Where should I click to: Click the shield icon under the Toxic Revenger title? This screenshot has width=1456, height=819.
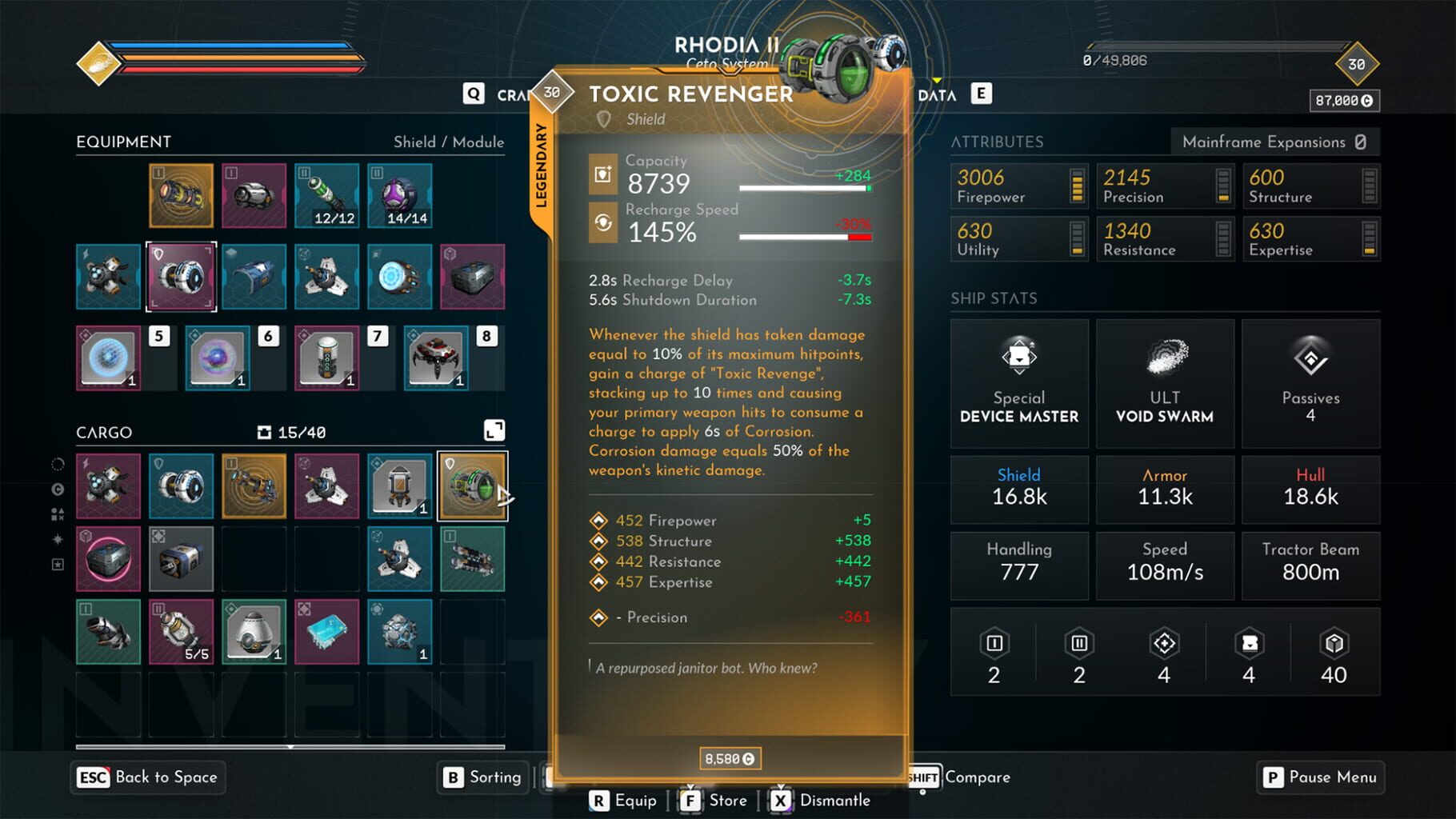(x=606, y=118)
